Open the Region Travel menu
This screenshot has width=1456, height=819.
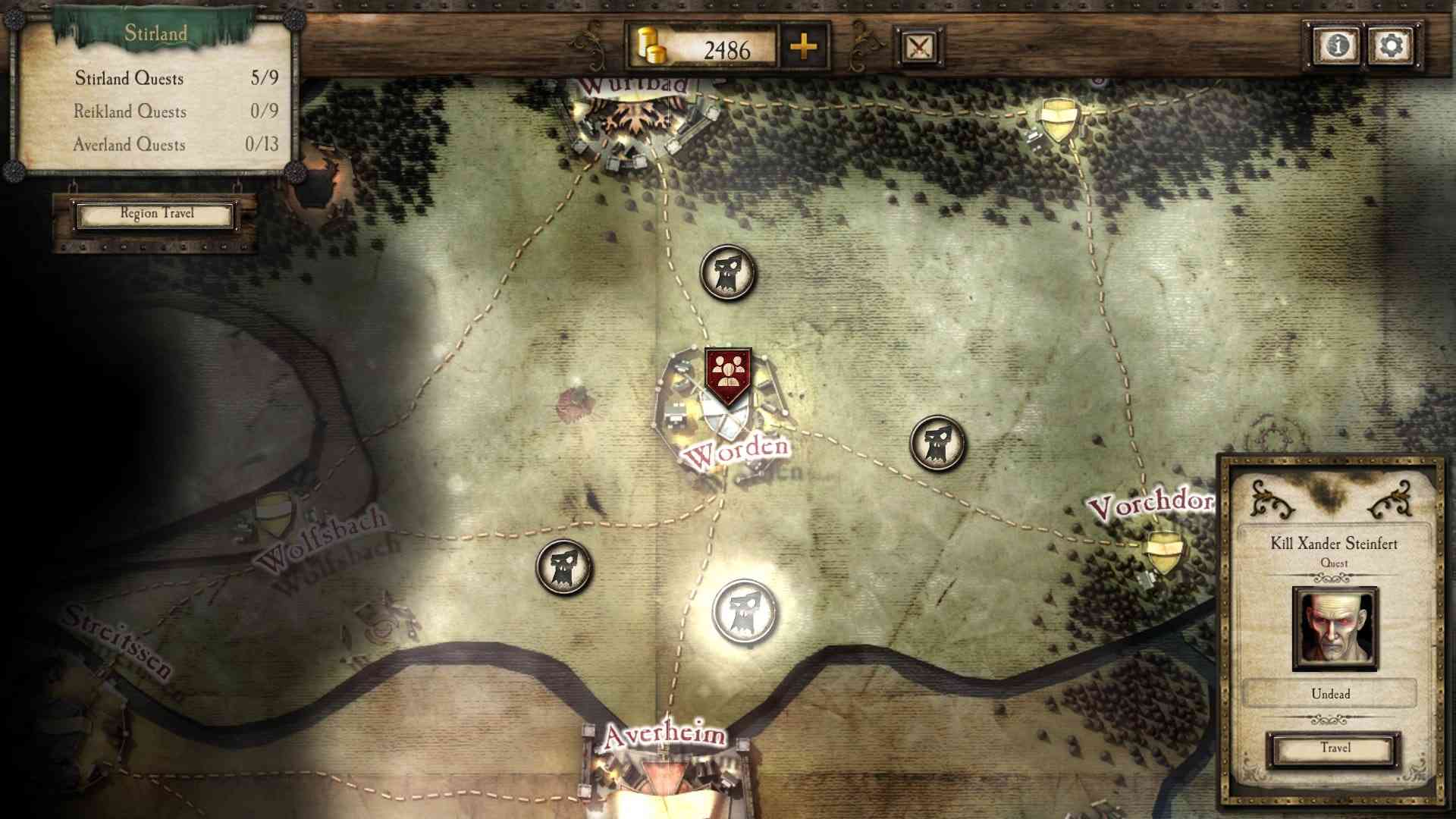point(157,215)
